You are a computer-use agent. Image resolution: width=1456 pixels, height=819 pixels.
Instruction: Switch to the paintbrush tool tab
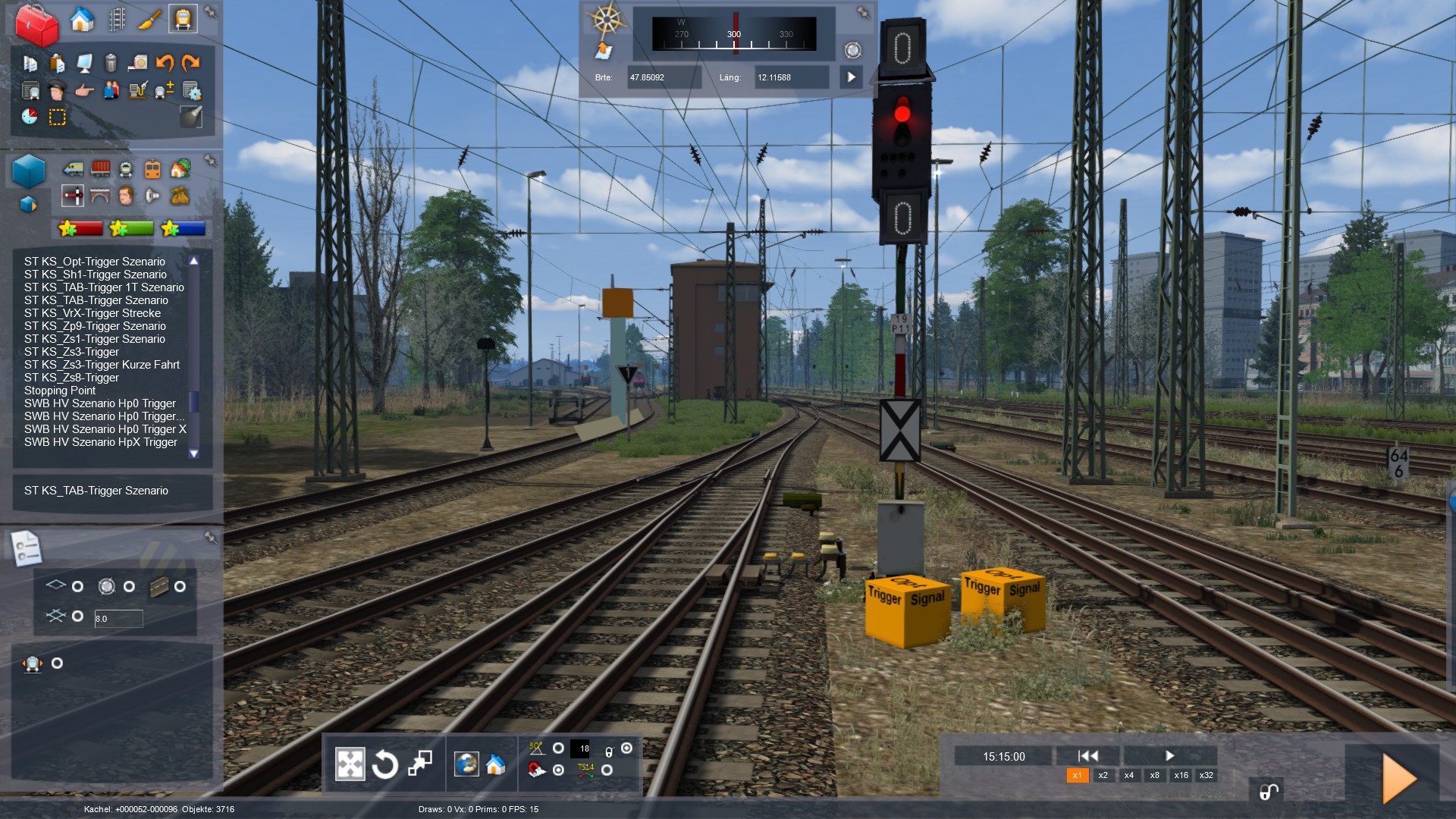point(149,19)
